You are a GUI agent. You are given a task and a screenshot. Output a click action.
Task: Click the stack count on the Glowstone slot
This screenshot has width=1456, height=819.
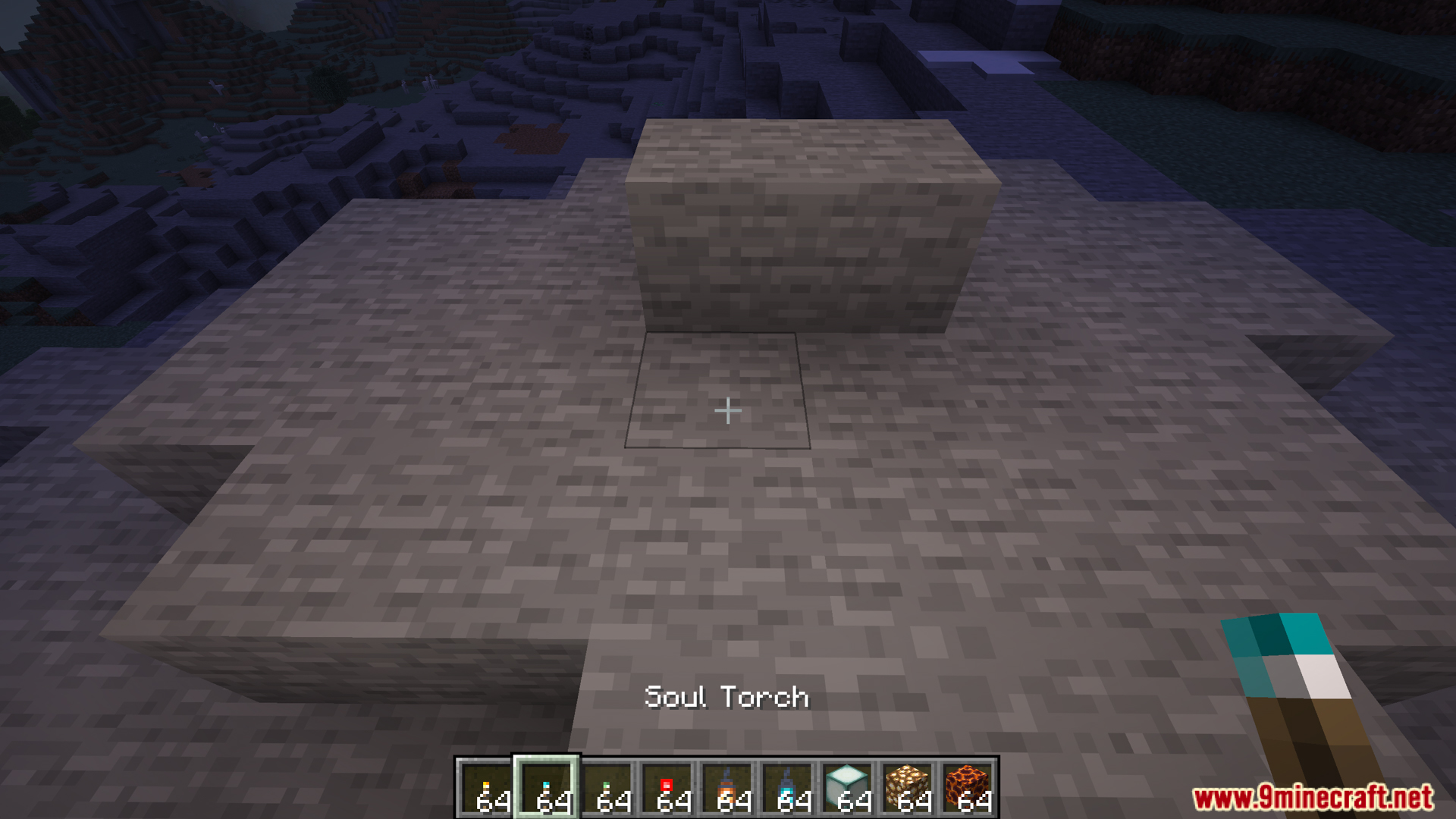click(x=915, y=801)
